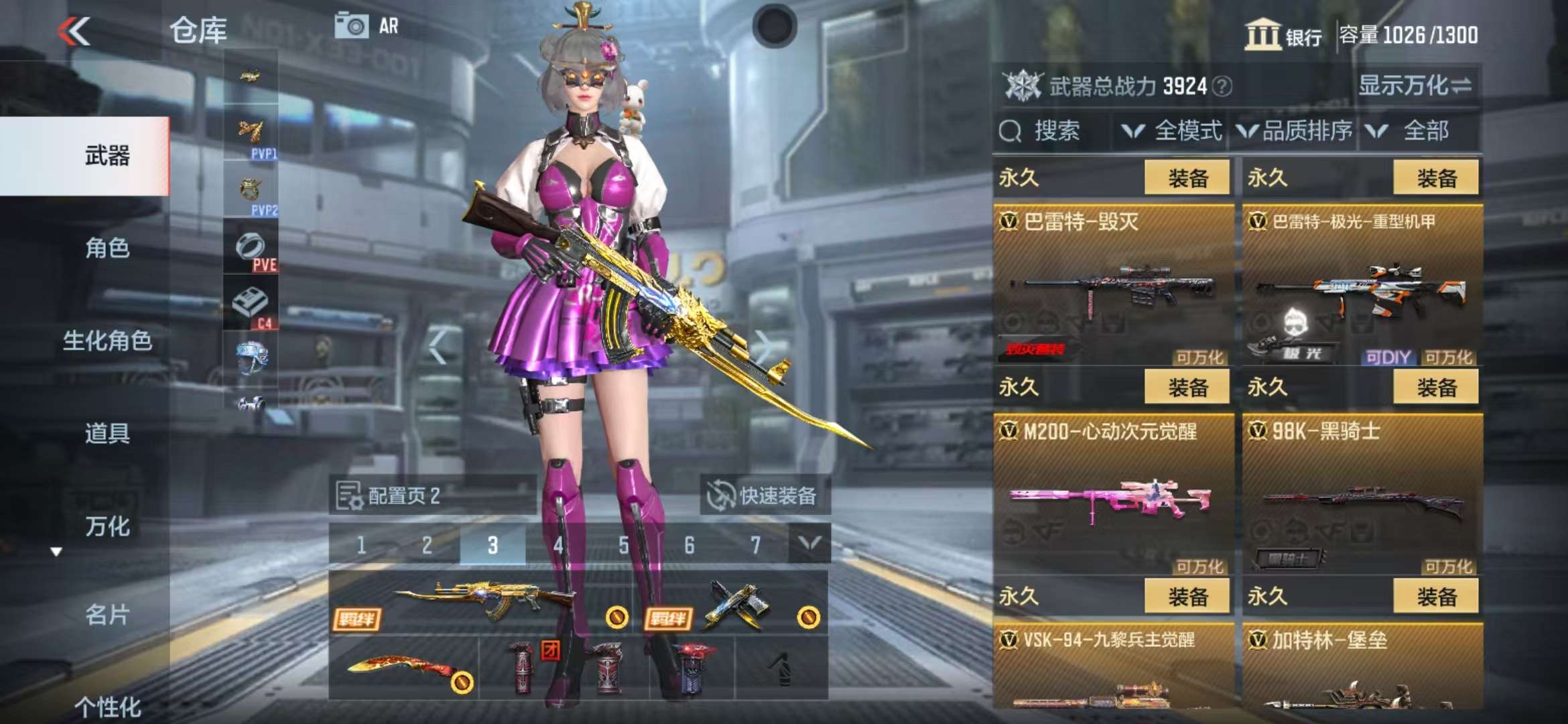Select the 巴雷特-毁灭 weapon card
This screenshot has height=724, width=1568.
click(1113, 285)
